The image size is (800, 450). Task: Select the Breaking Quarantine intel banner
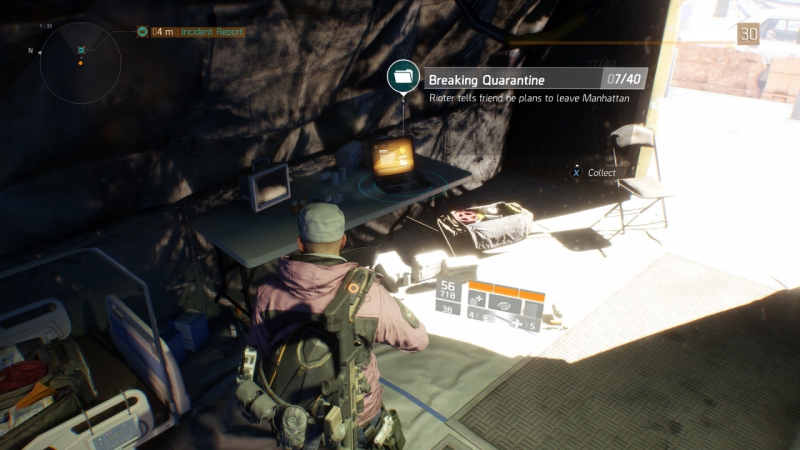[534, 78]
